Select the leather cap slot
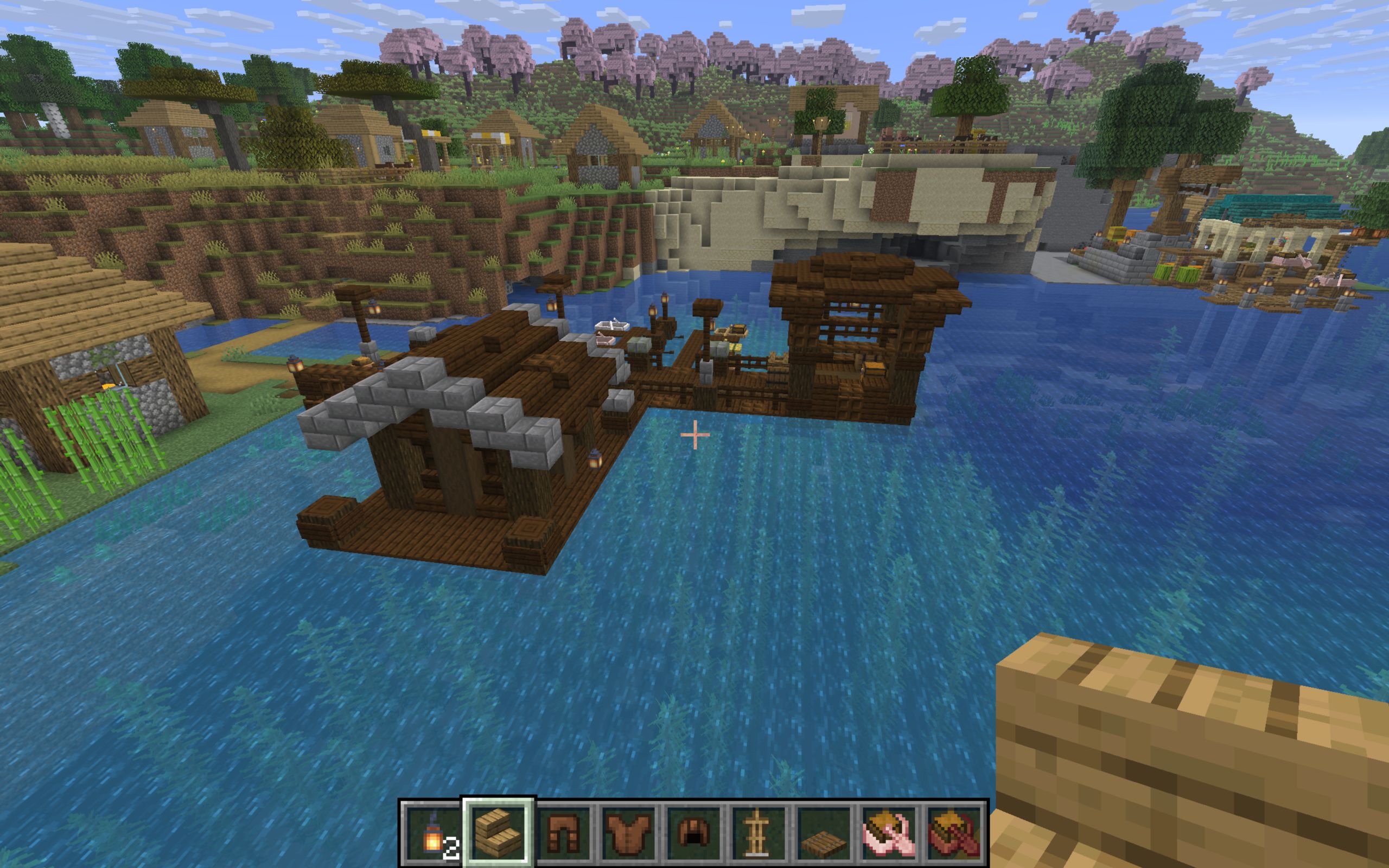The height and width of the screenshot is (868, 1389). [694, 832]
